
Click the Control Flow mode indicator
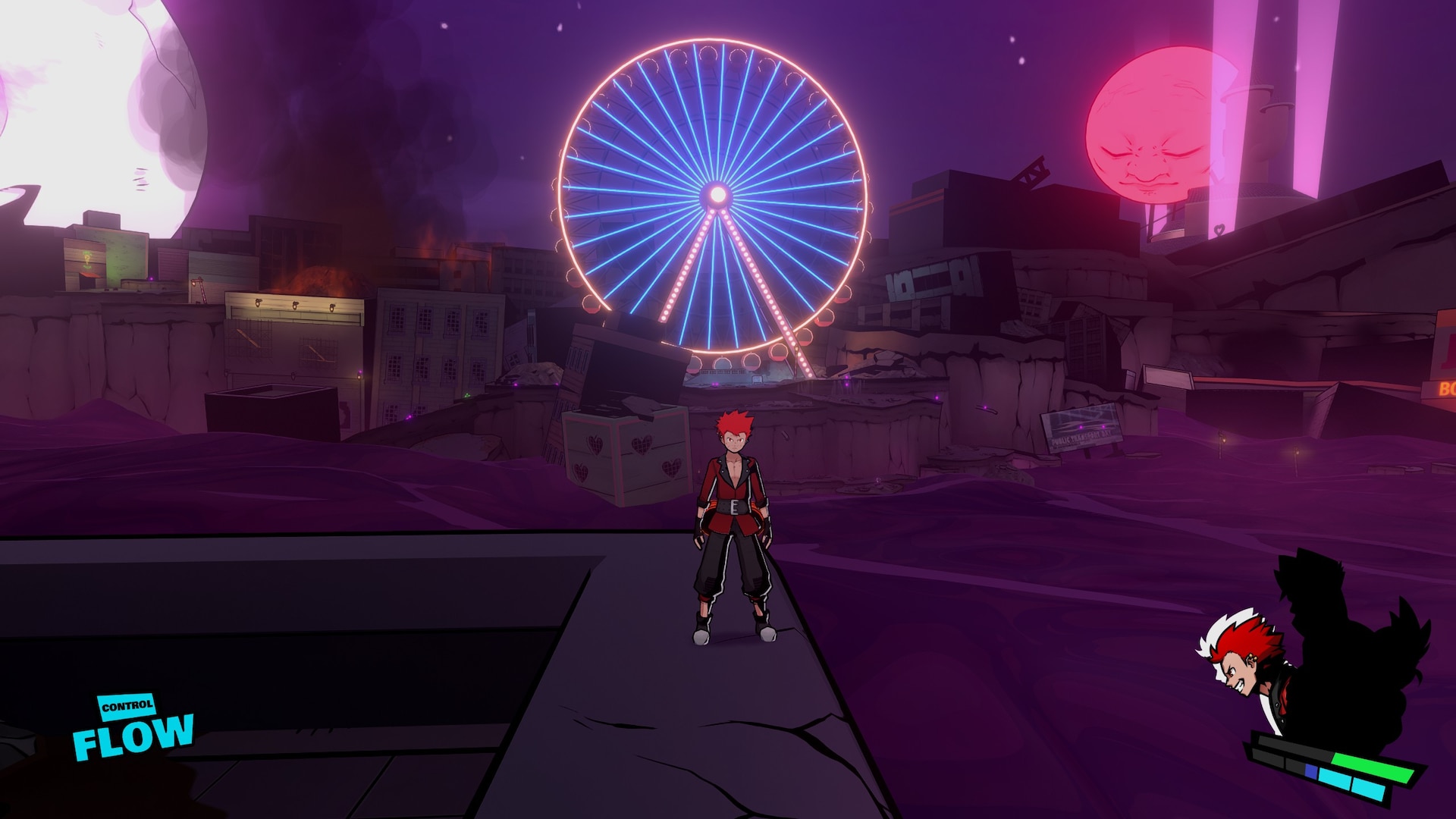pyautogui.click(x=133, y=727)
